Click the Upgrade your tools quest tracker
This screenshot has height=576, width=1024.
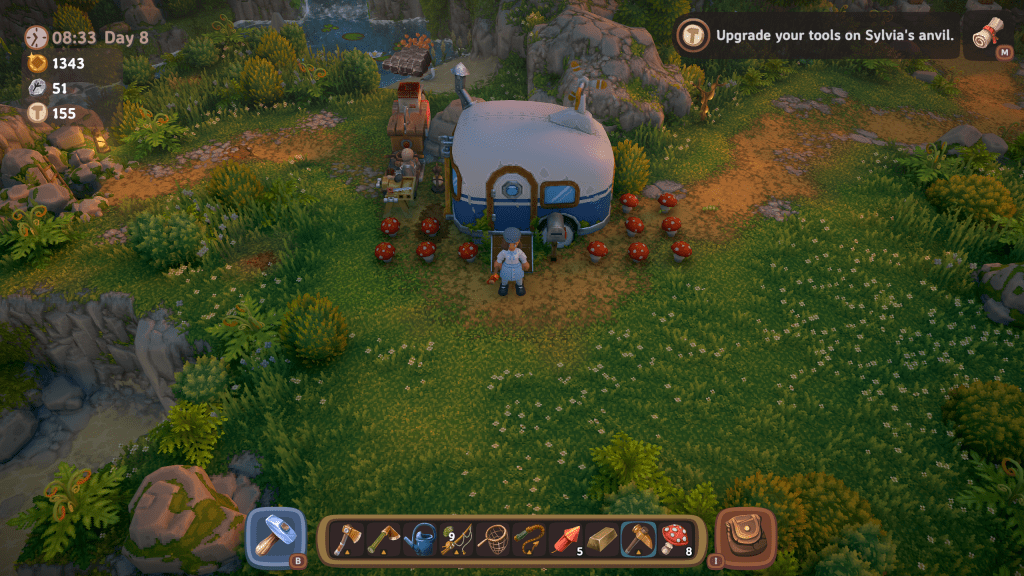pyautogui.click(x=820, y=38)
